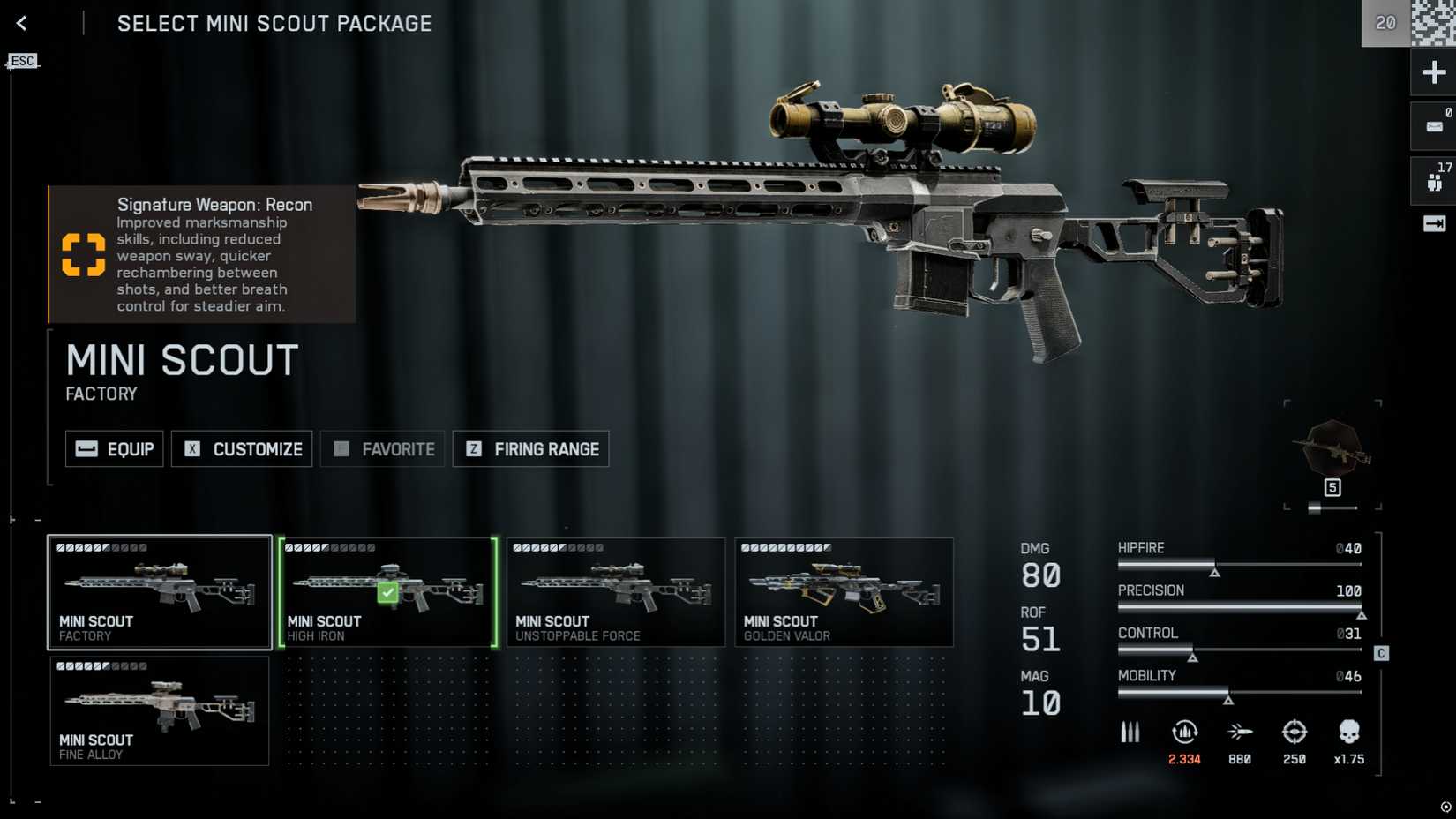Select the Mini Scout Golden Valor package
This screenshot has height=819, width=1456.
coord(844,592)
